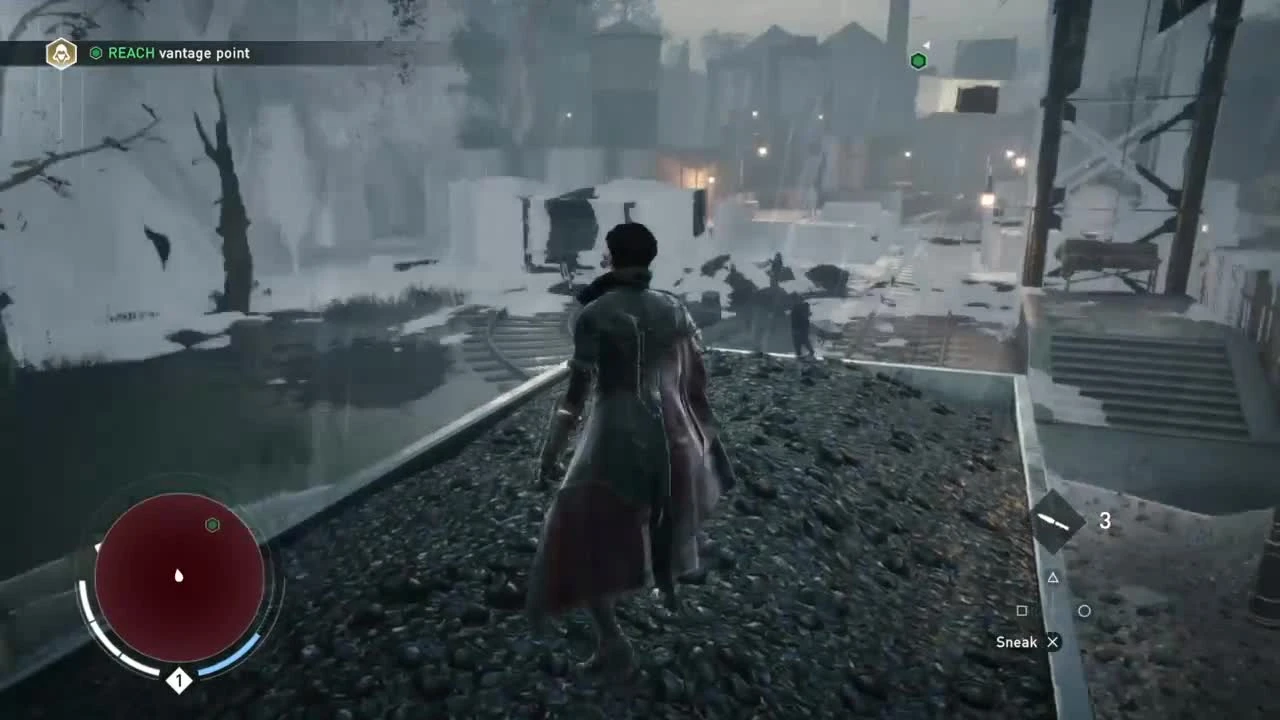The height and width of the screenshot is (720, 1280).
Task: Toggle the white flag marker near the top right
Action: 927,46
